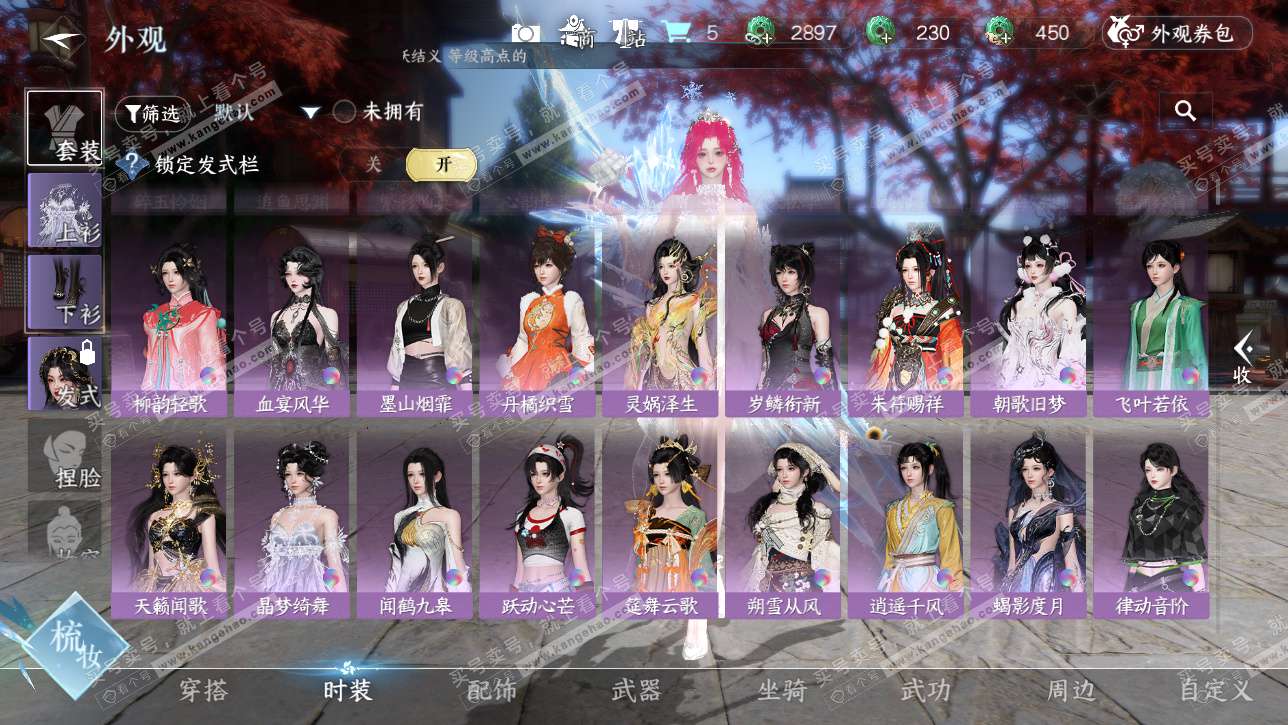The height and width of the screenshot is (725, 1288).
Task: Switch to the 坐骑 mount tab
Action: click(x=782, y=690)
